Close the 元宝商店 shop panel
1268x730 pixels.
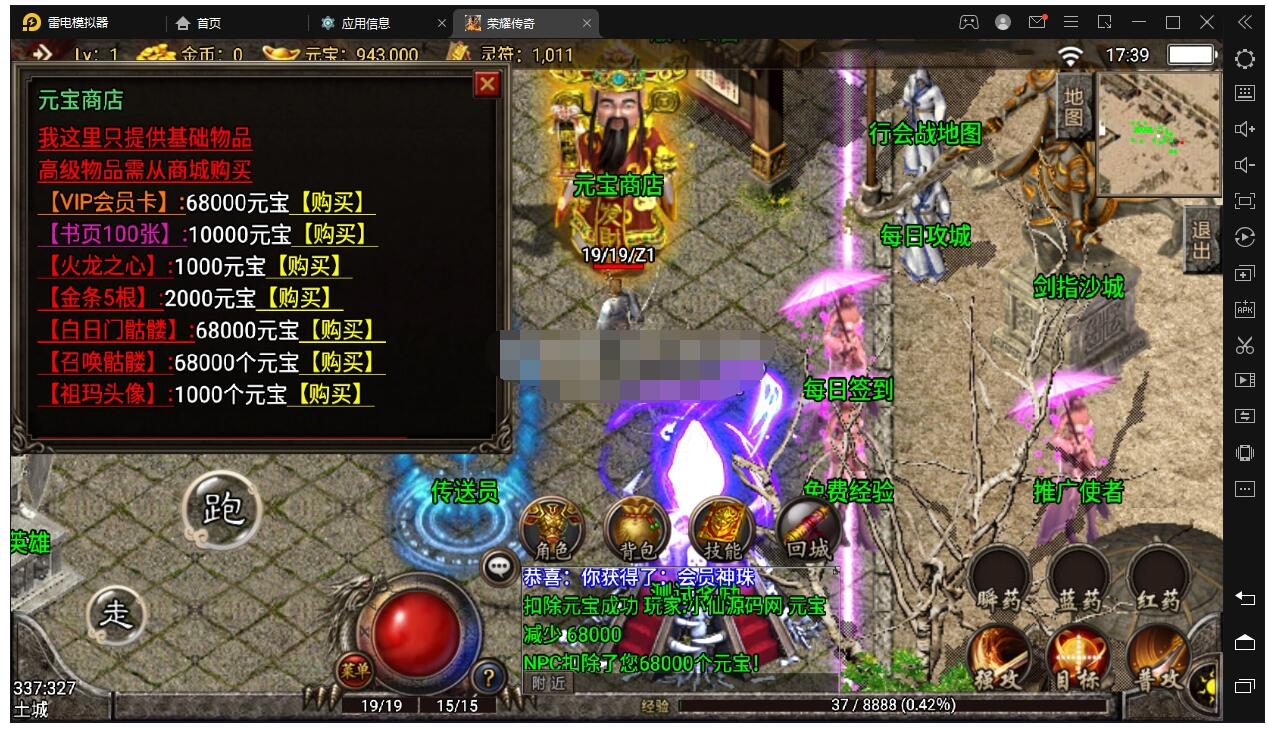tap(487, 84)
